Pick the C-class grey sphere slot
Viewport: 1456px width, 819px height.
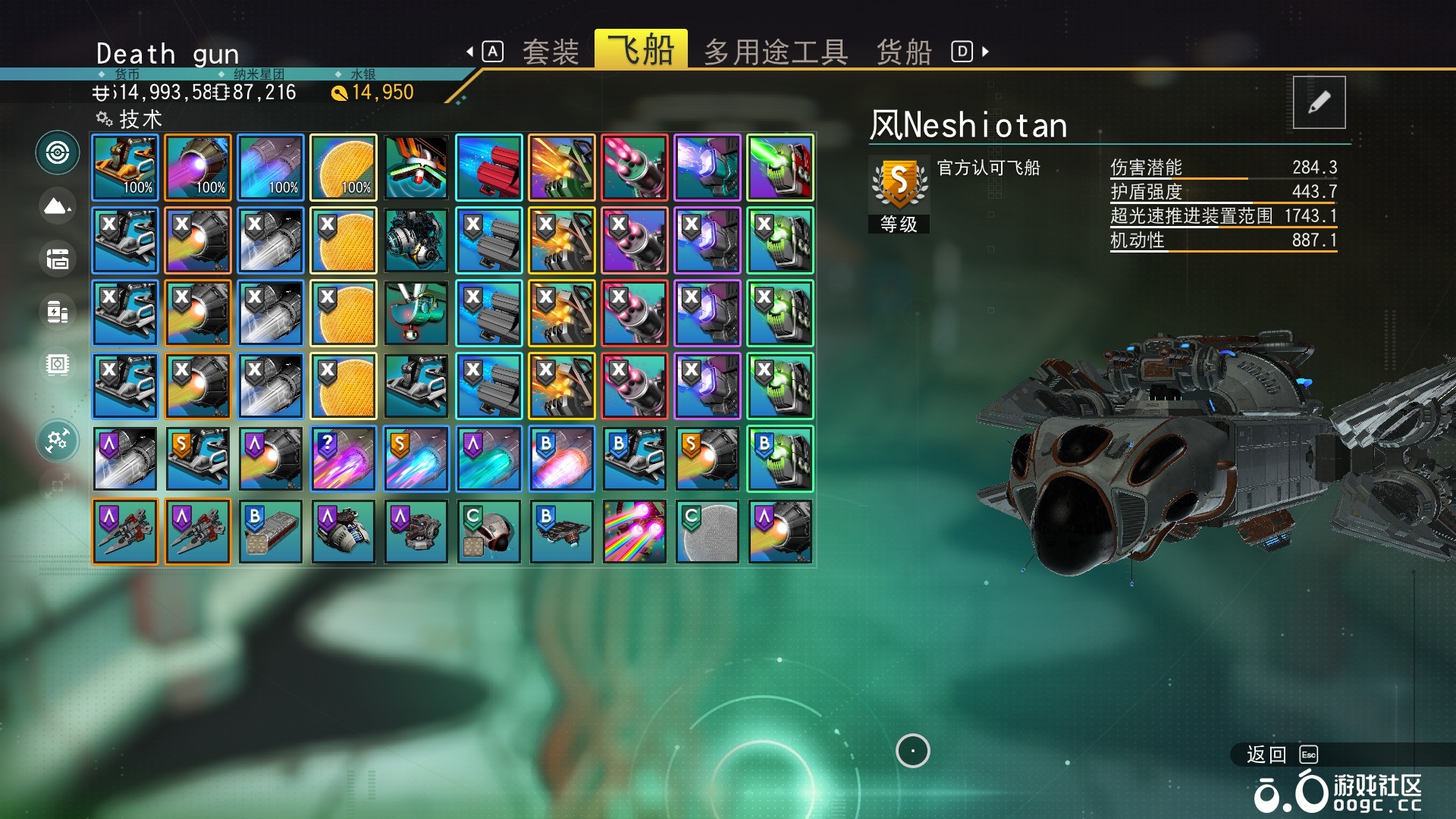pos(708,532)
